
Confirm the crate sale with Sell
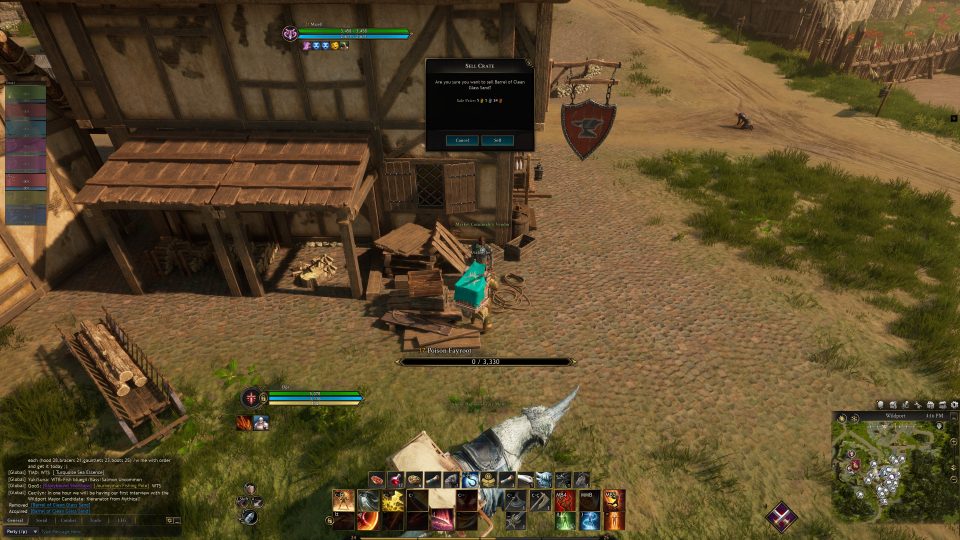point(497,141)
